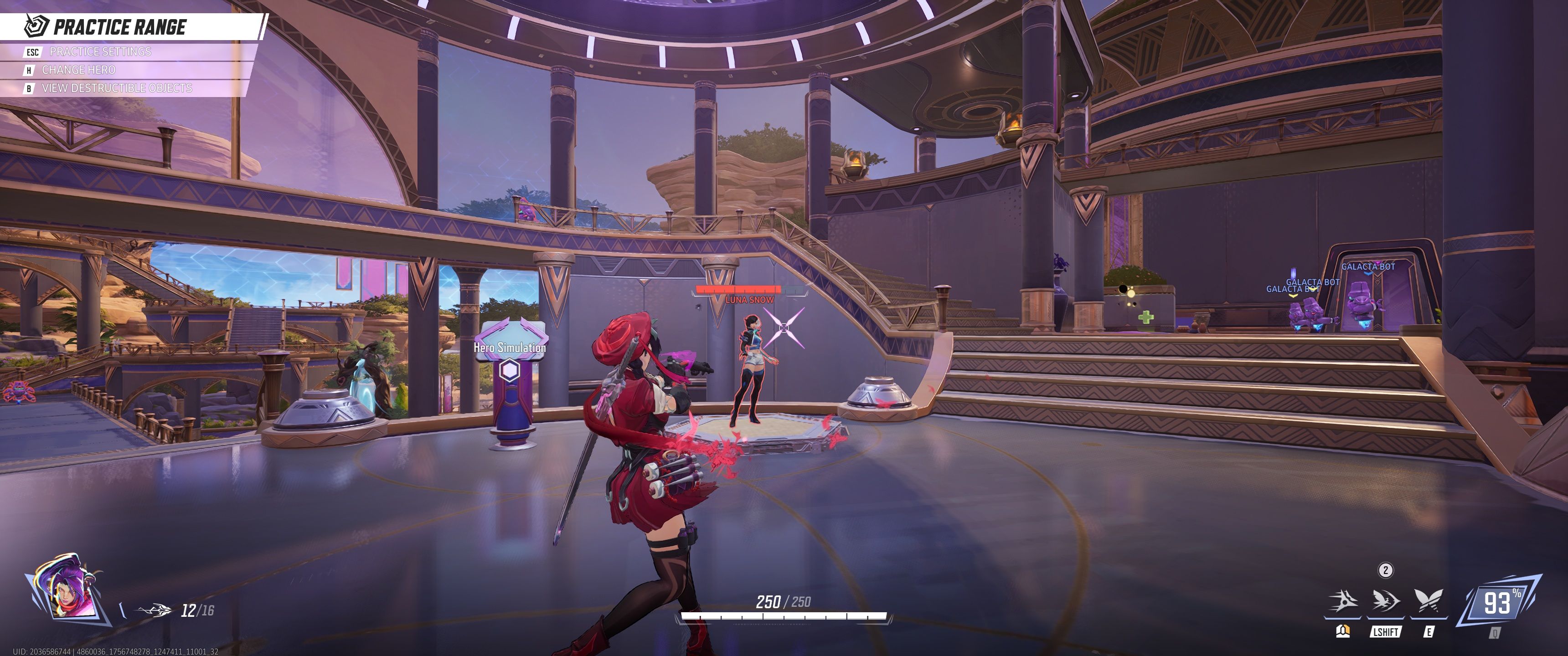Image resolution: width=1568 pixels, height=656 pixels.
Task: Toggle View Destructible Objects
Action: point(116,89)
